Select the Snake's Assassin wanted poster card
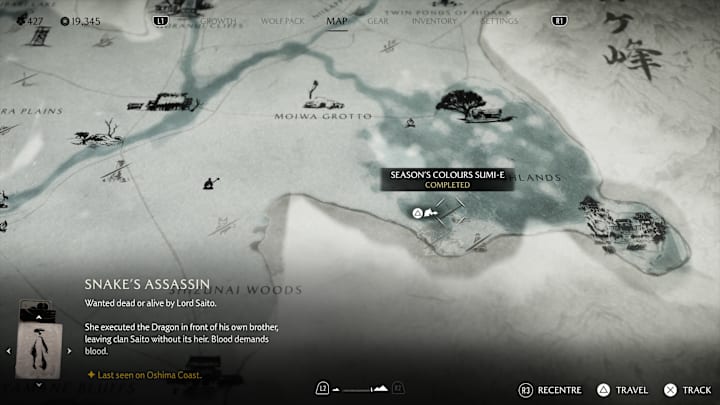This screenshot has width=720, height=405. [x=39, y=350]
